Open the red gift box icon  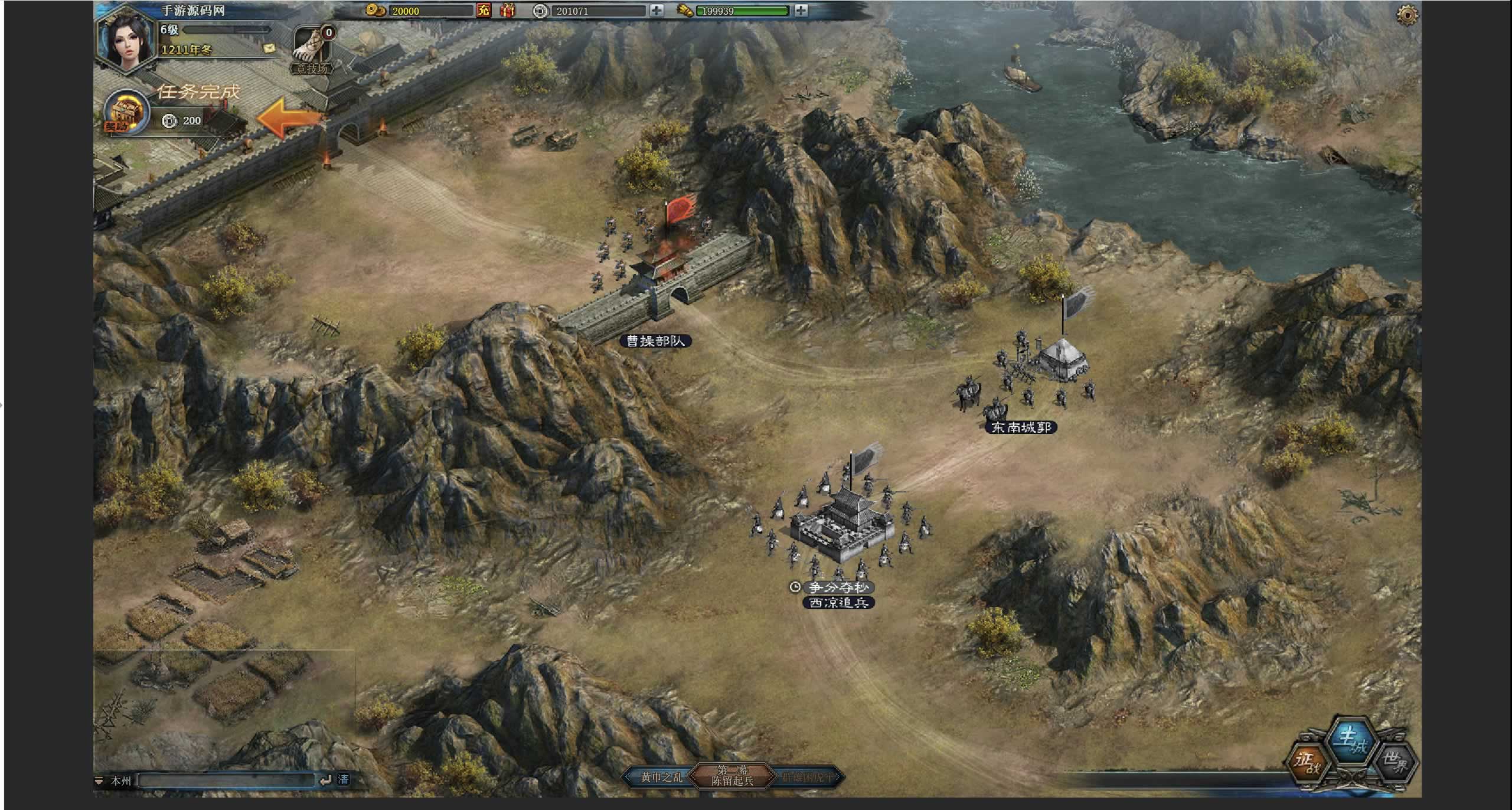coord(507,11)
